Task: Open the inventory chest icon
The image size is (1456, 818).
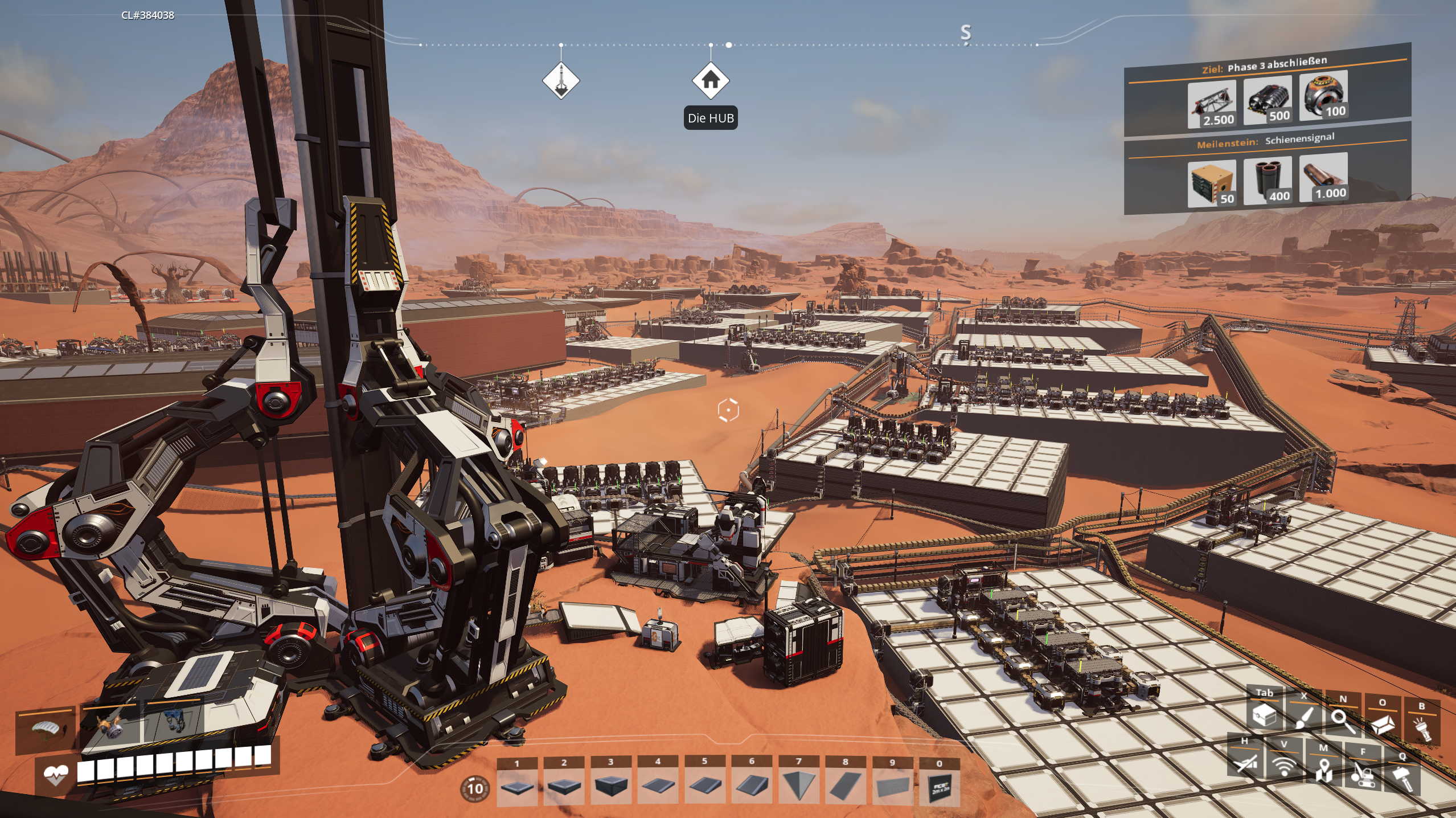Action: point(1265,715)
